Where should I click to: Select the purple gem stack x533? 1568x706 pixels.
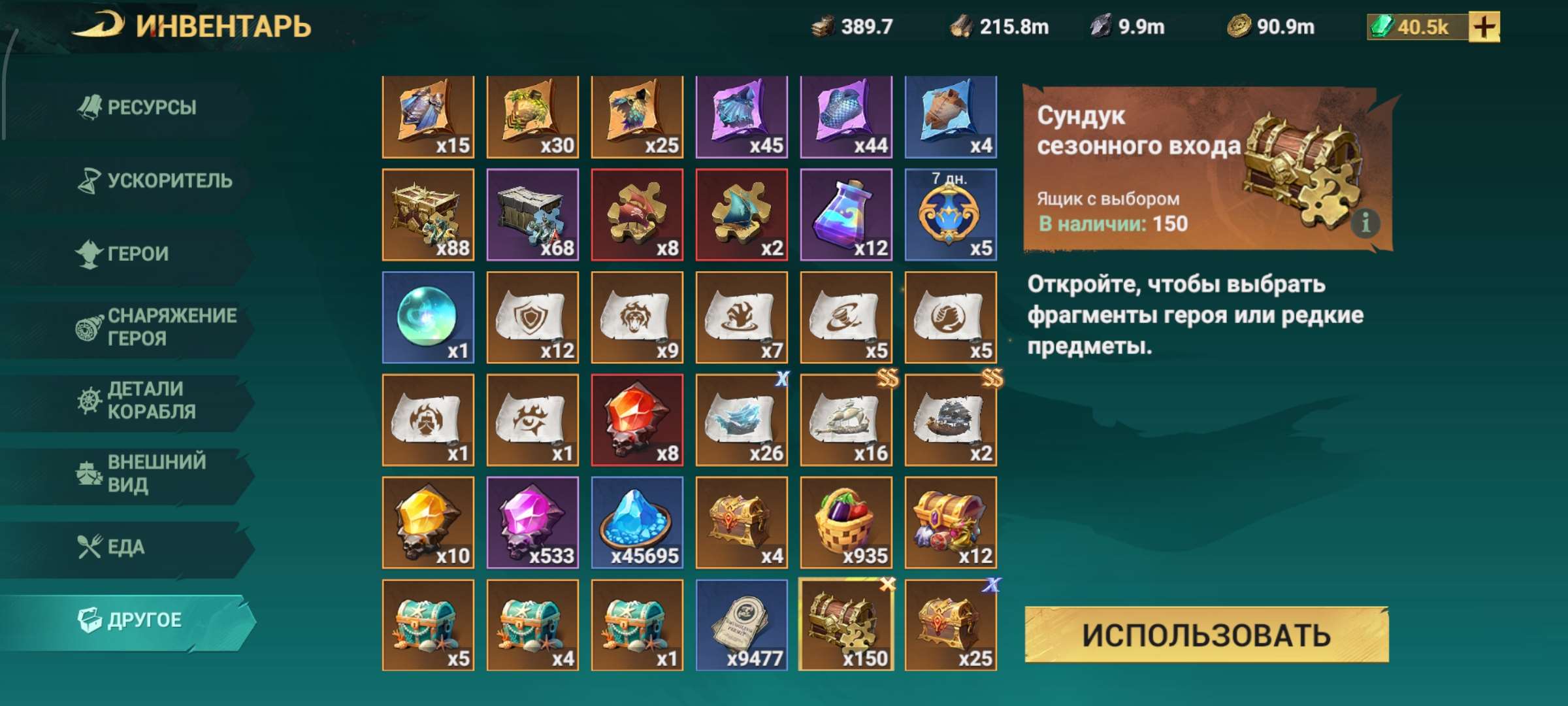[x=532, y=523]
